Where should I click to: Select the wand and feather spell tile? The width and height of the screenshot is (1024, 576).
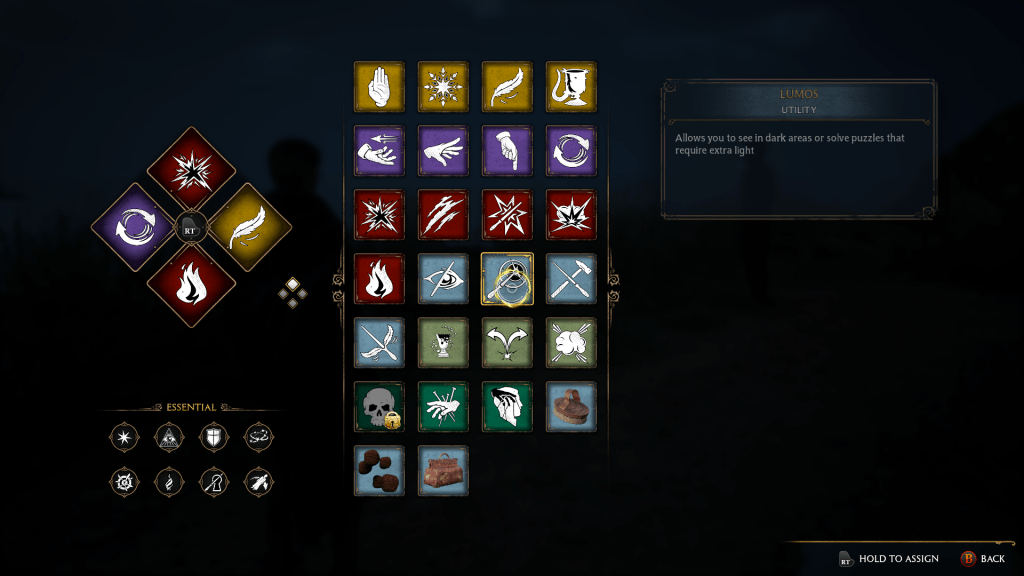379,342
